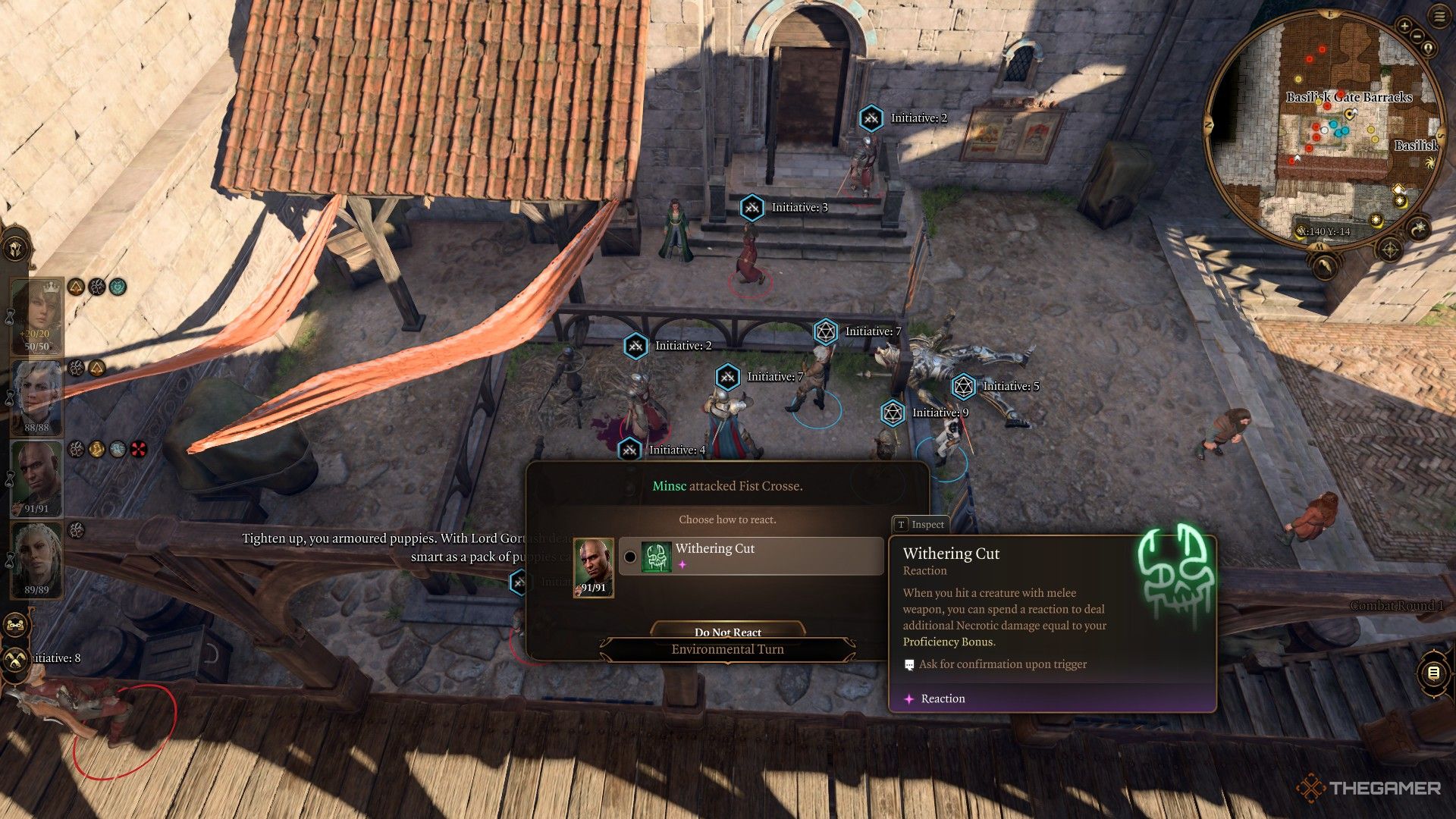This screenshot has height=819, width=1456.
Task: Select the crowned party member portrait
Action: pos(36,316)
